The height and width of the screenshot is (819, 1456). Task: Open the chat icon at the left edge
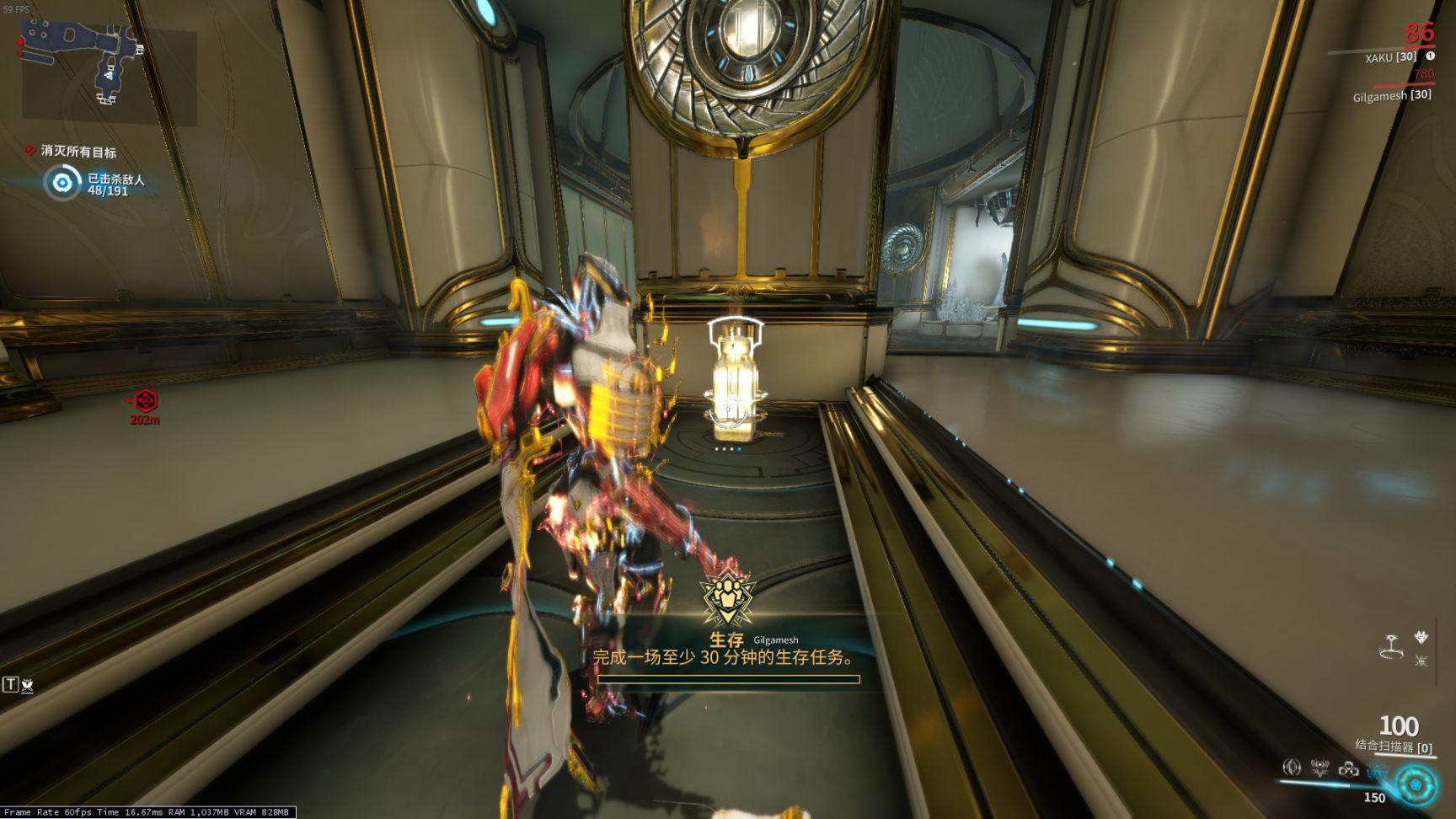pos(19,685)
